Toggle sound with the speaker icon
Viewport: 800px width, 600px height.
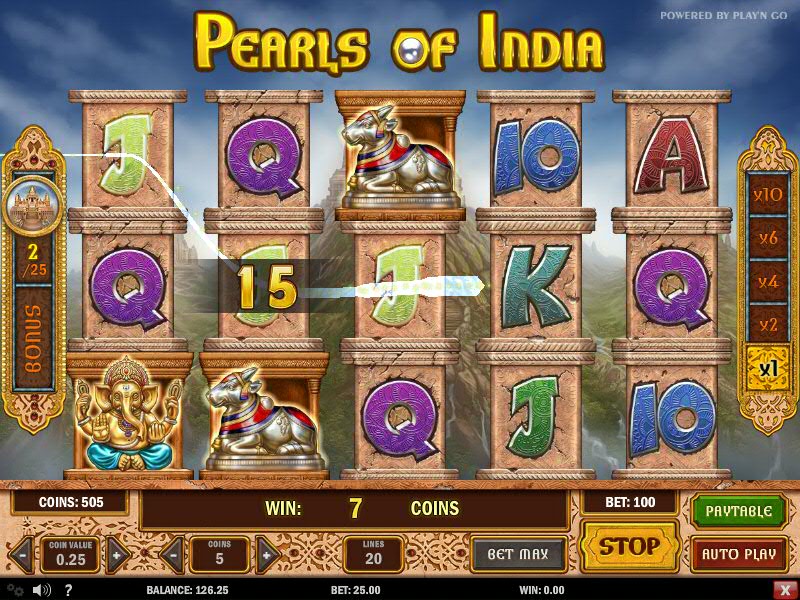pyautogui.click(x=42, y=590)
